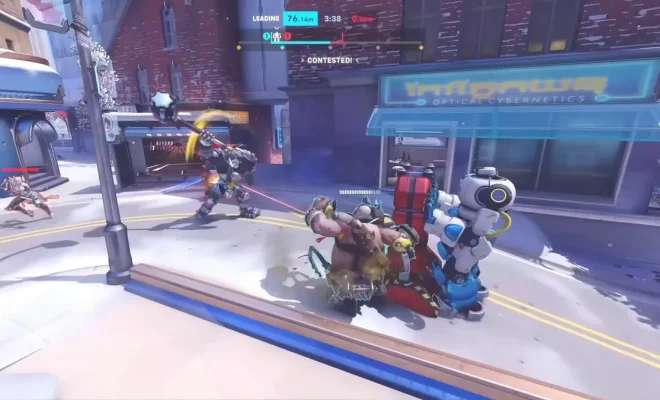Click the push robot objective tracker icon
The width and height of the screenshot is (660, 400).
tap(277, 36)
